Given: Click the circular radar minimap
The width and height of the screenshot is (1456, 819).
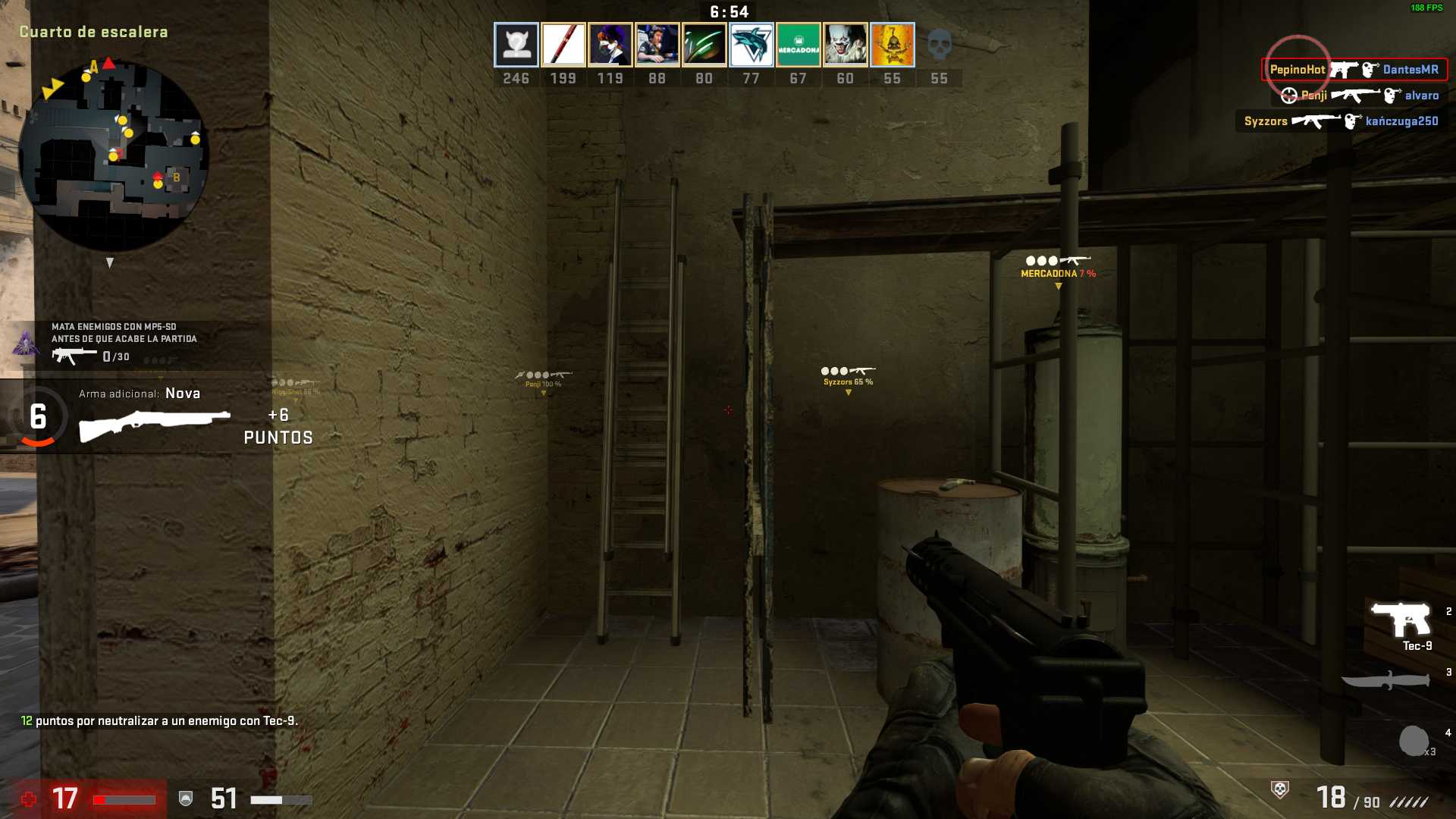Looking at the screenshot, I should pos(114,155).
